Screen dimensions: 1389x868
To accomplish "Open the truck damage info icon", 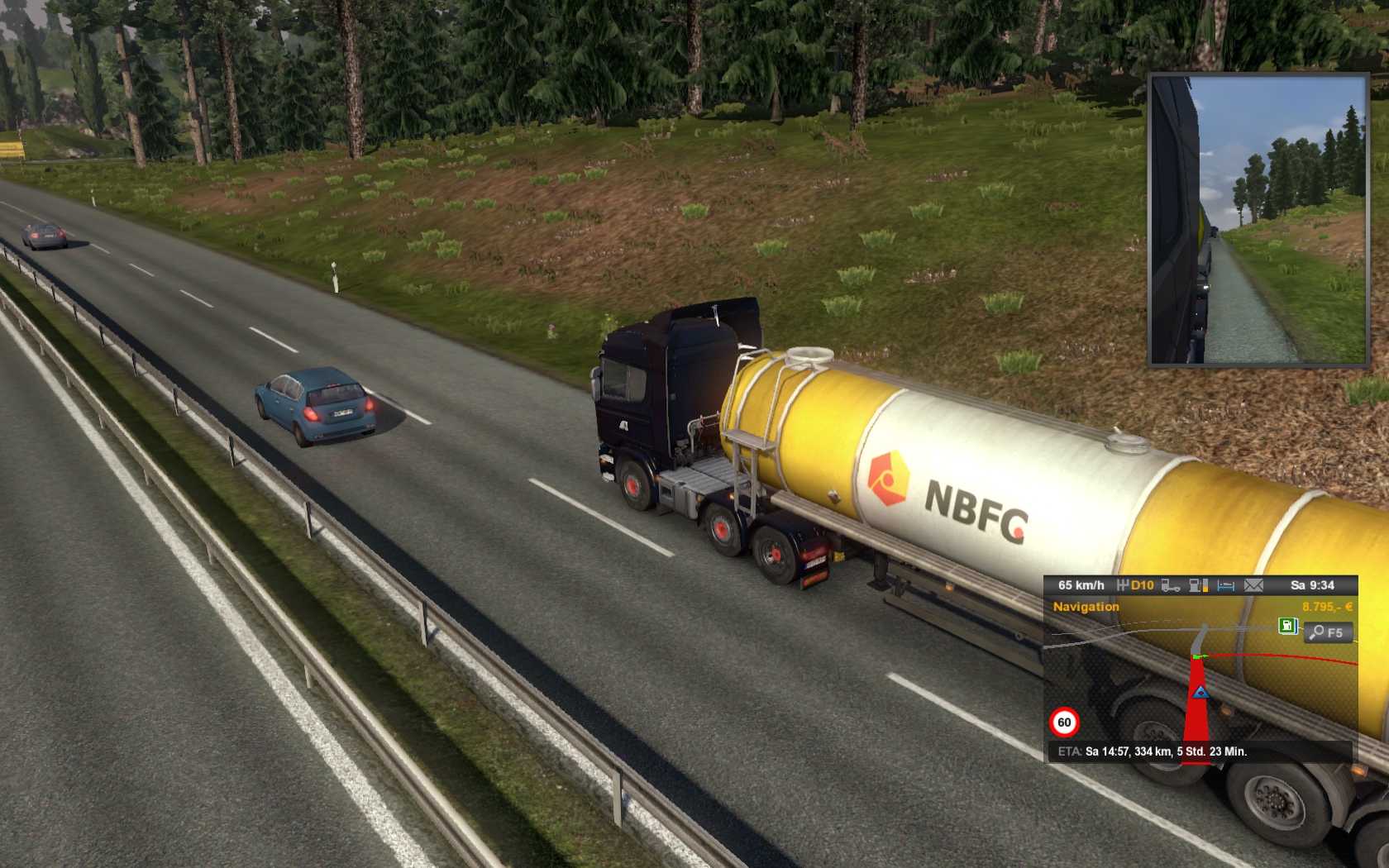I will pyautogui.click(x=1170, y=585).
